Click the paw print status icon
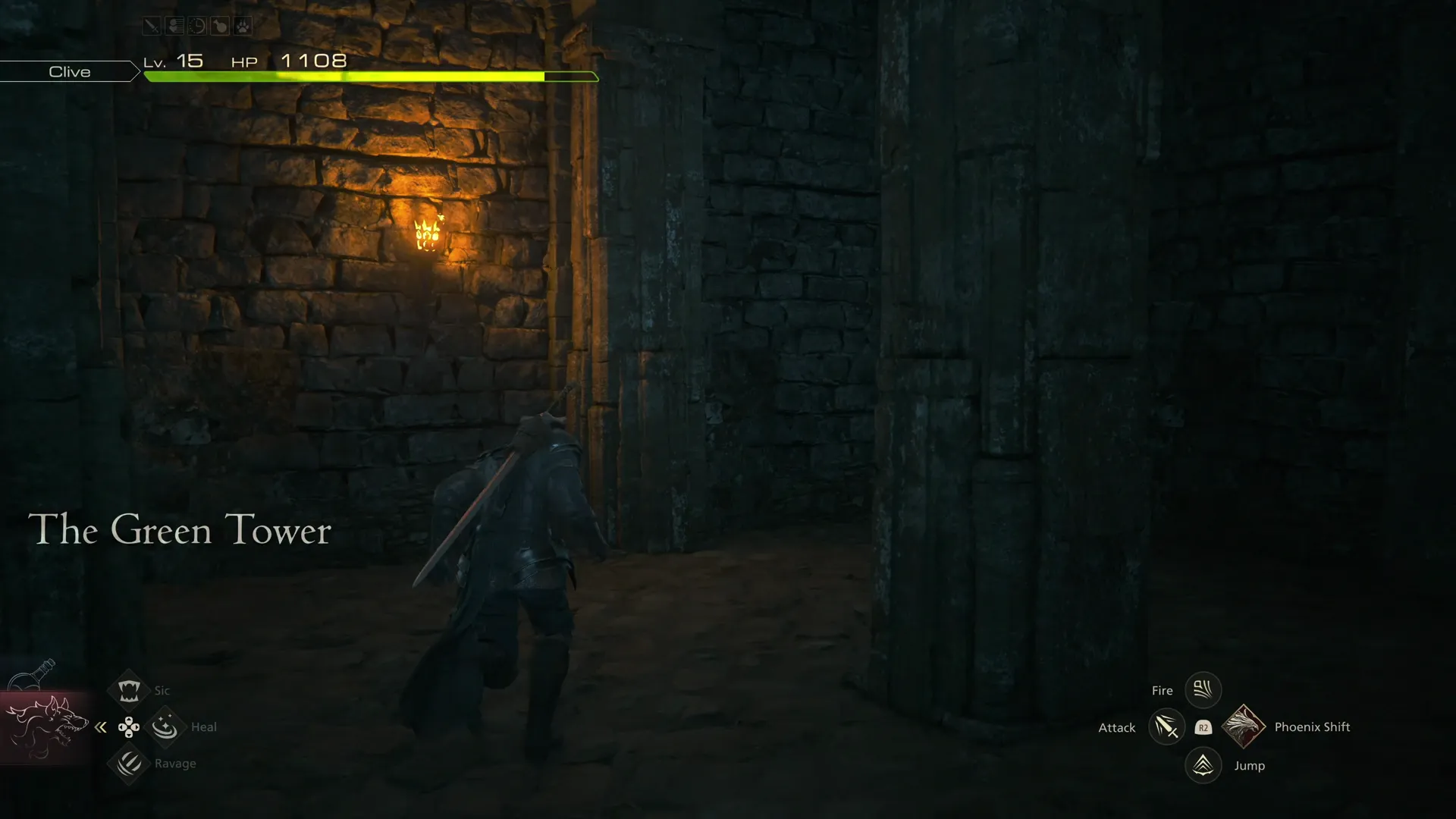This screenshot has height=819, width=1456. [242, 26]
